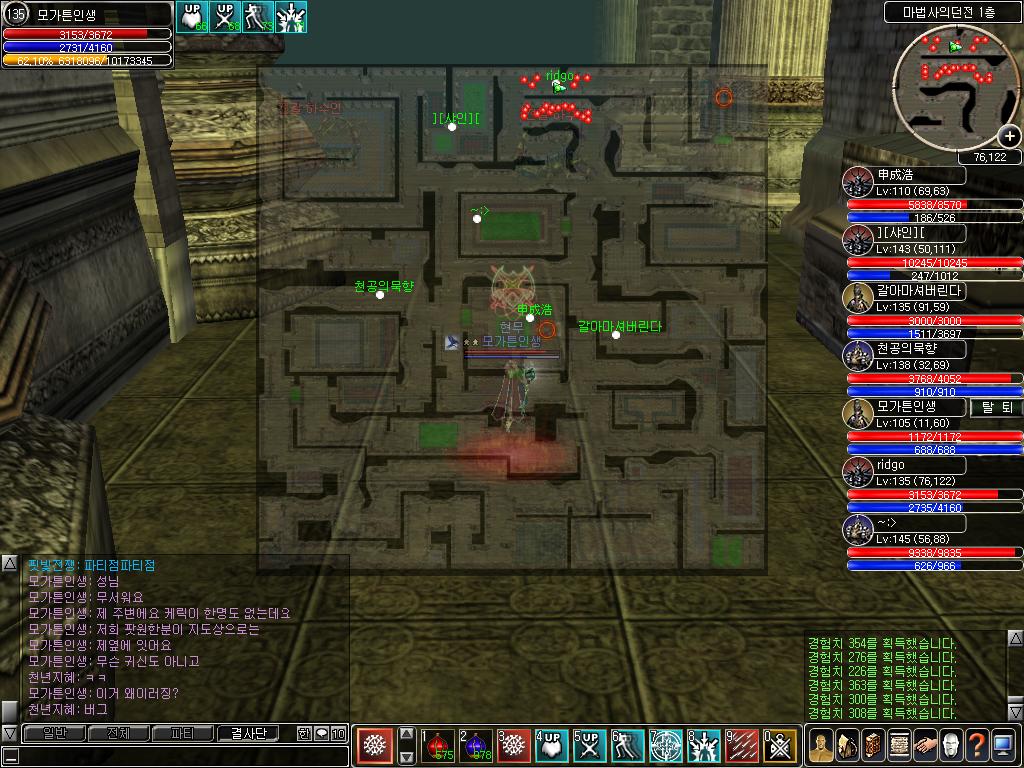Viewport: 1024px width, 768px height.
Task: Use the blue potion in hotbar slot 2
Action: (x=477, y=746)
